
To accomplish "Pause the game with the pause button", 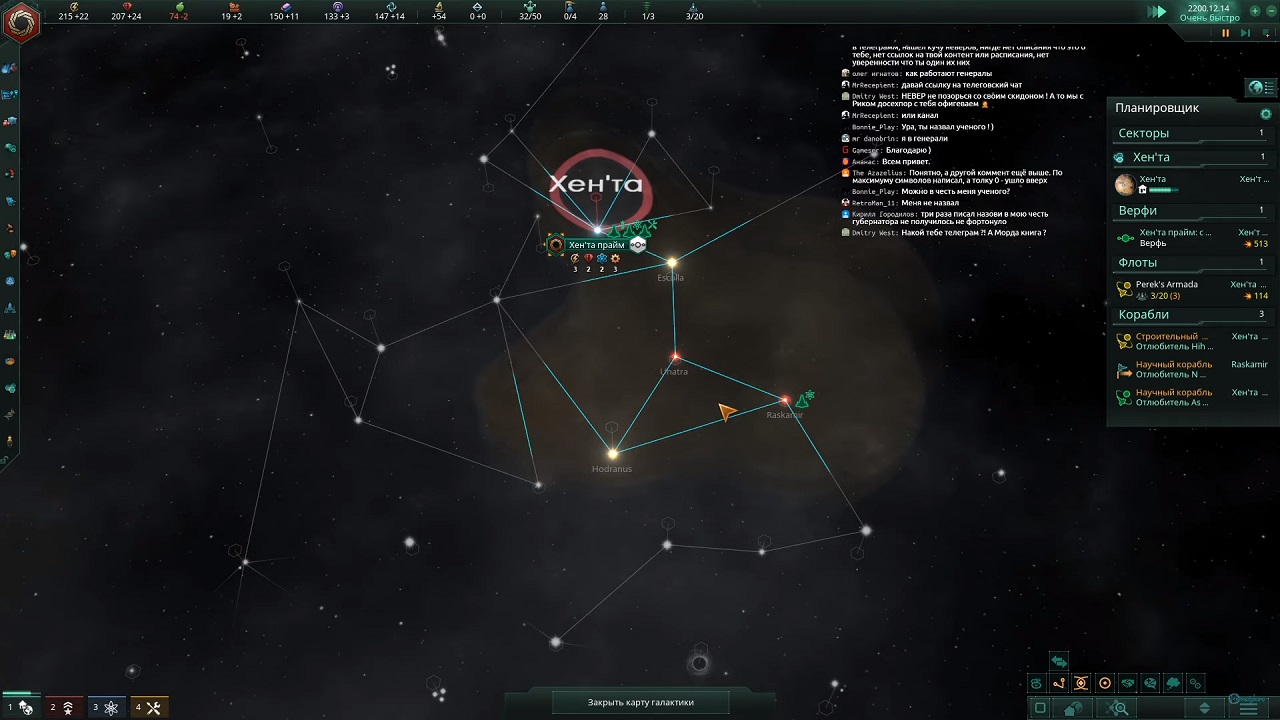I will coord(1225,33).
